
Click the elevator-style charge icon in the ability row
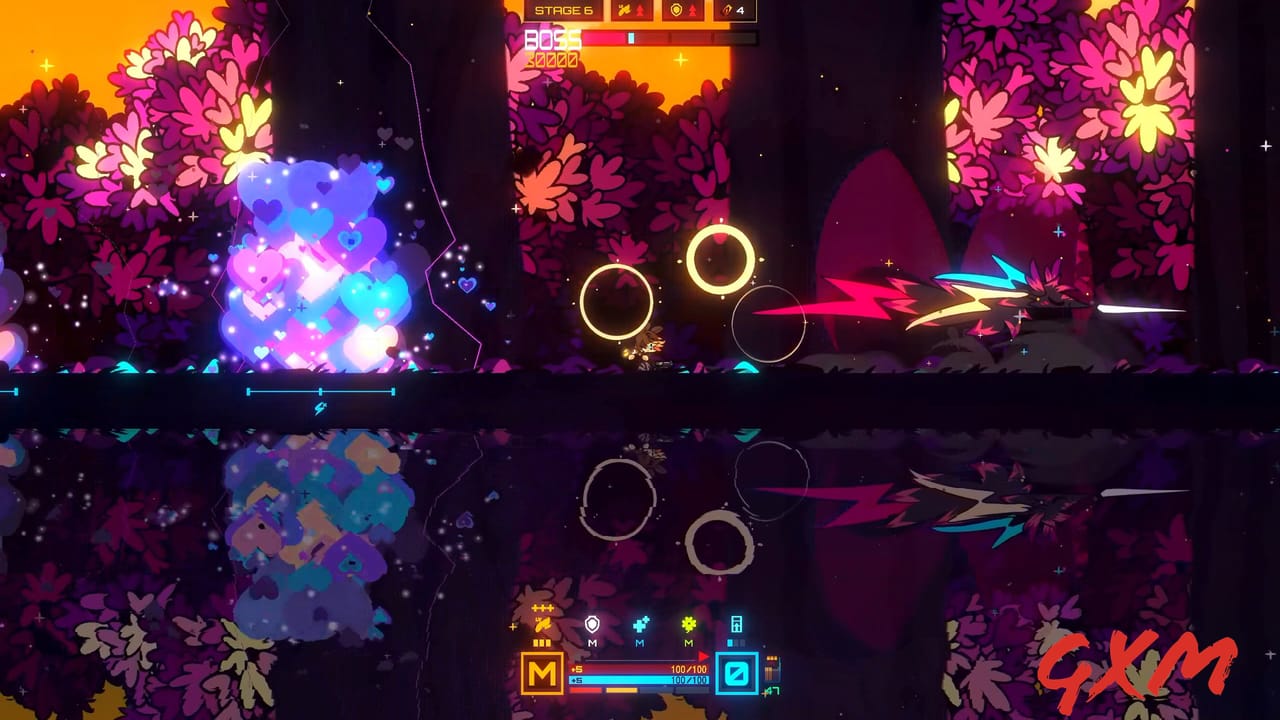736,622
